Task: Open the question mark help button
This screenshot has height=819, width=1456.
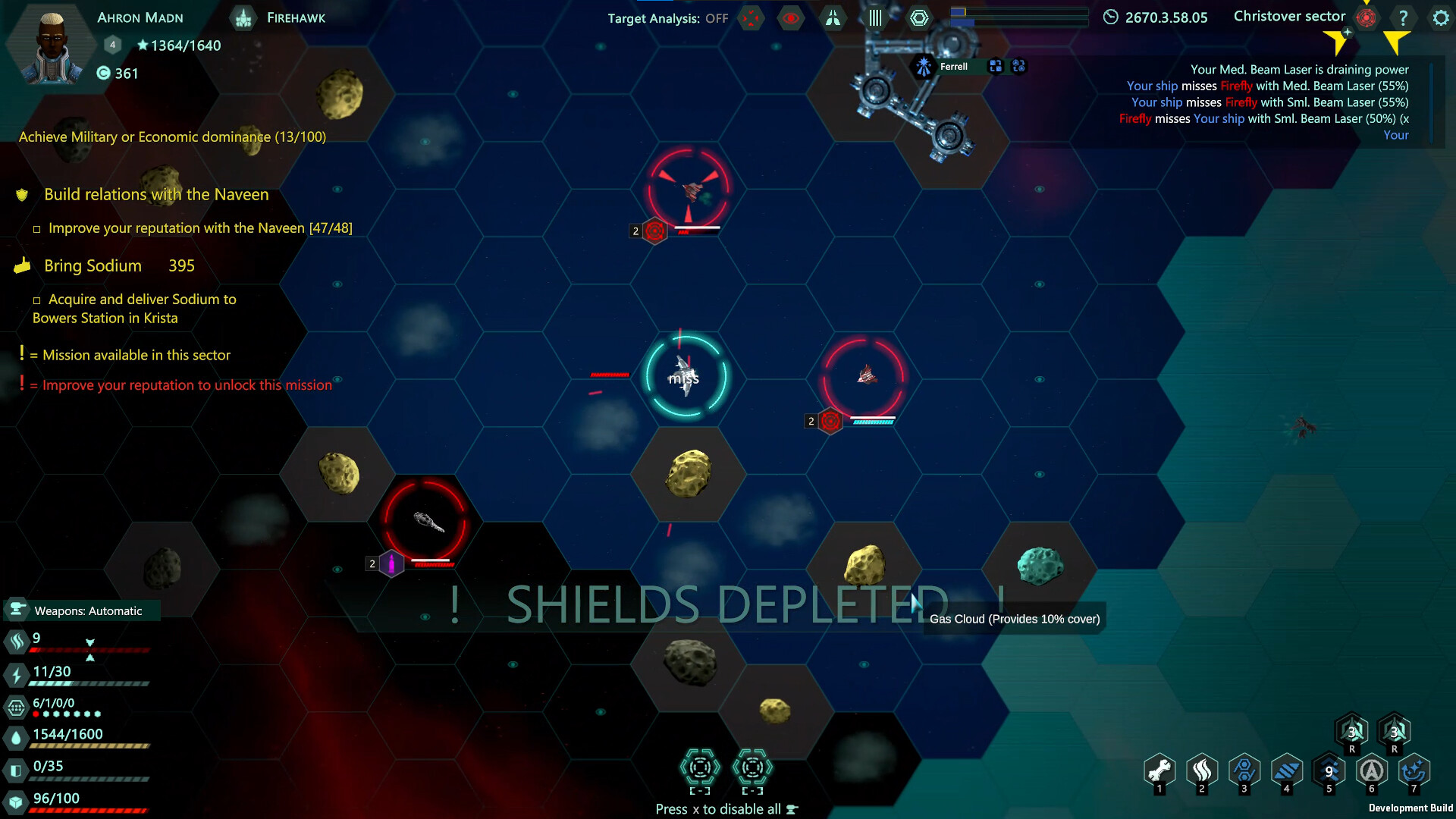Action: coord(1403,17)
